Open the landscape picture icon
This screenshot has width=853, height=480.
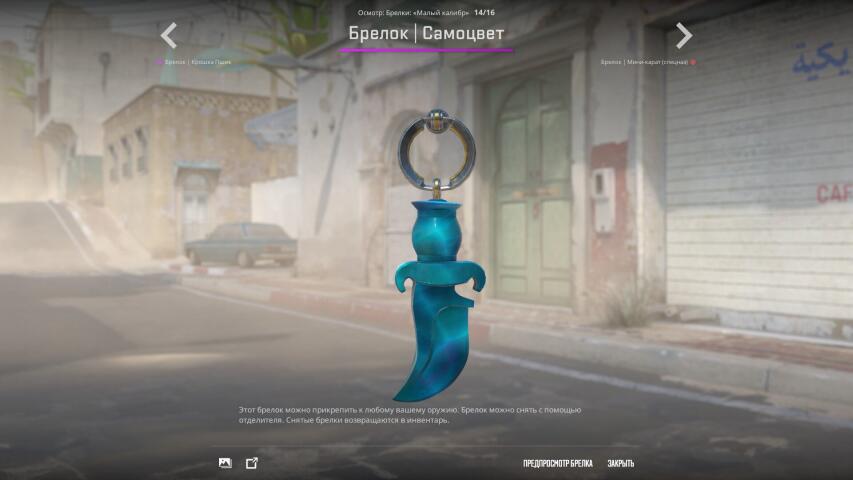click(225, 463)
